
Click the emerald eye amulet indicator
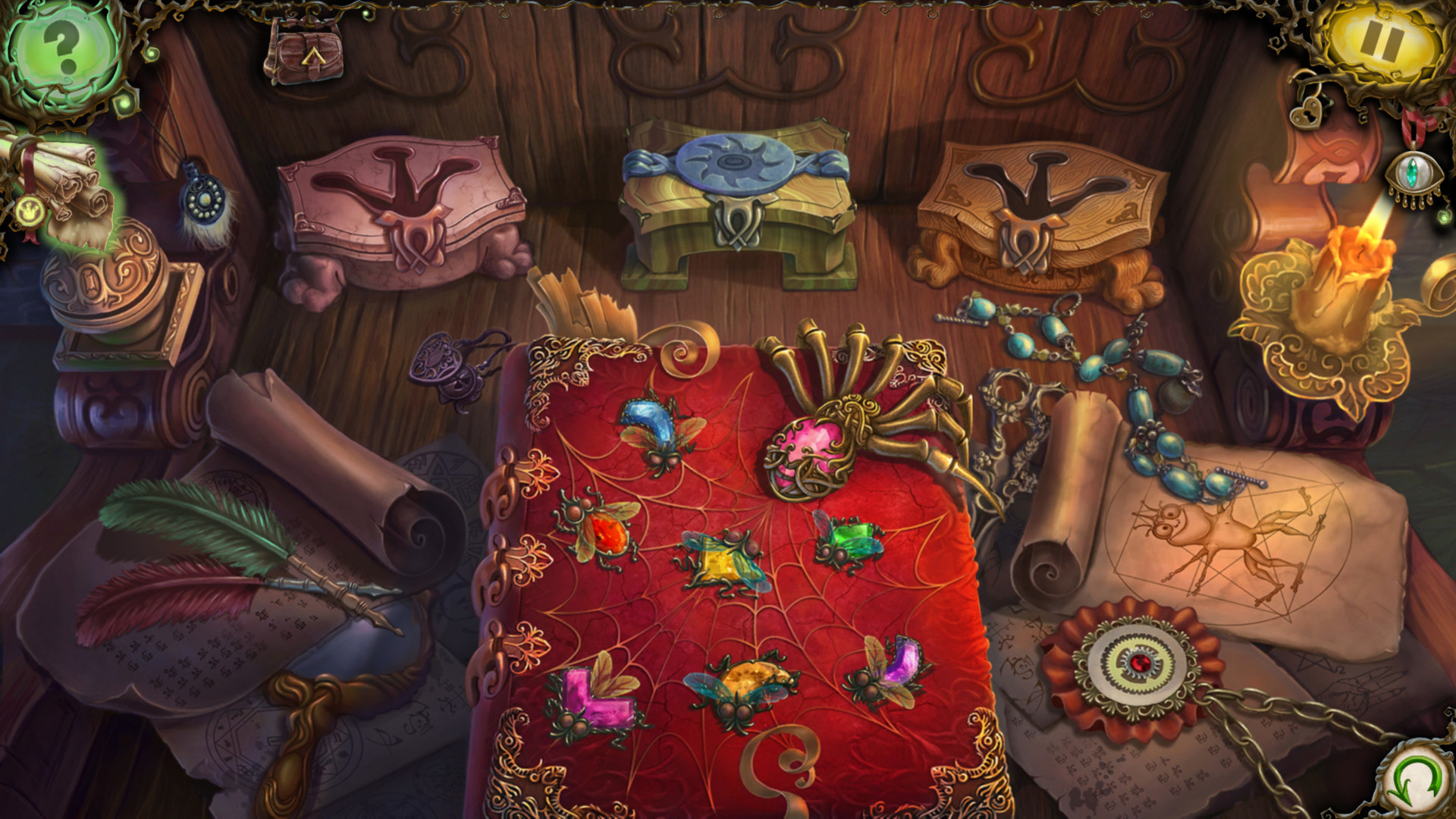(1412, 173)
